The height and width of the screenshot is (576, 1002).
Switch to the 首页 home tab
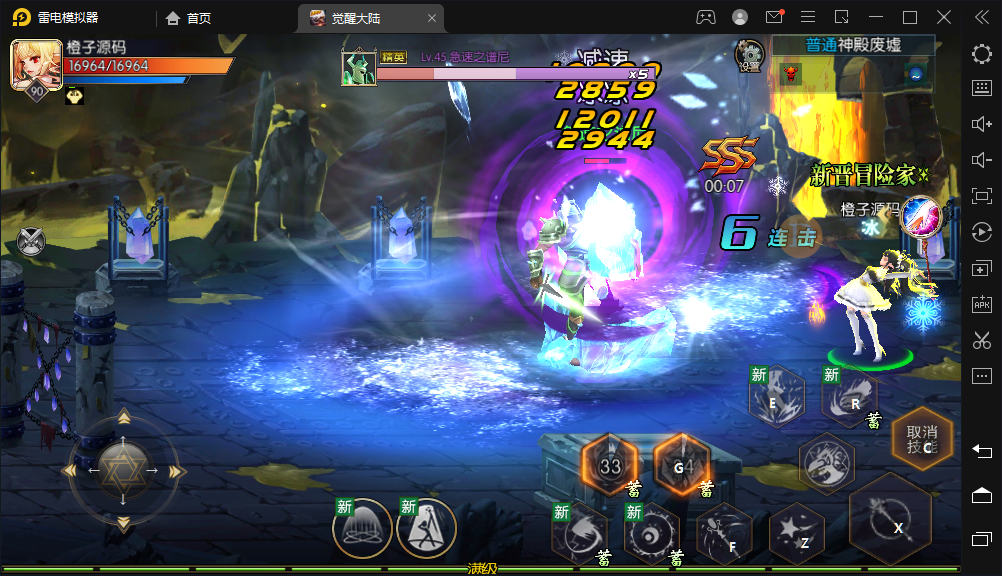coord(189,17)
